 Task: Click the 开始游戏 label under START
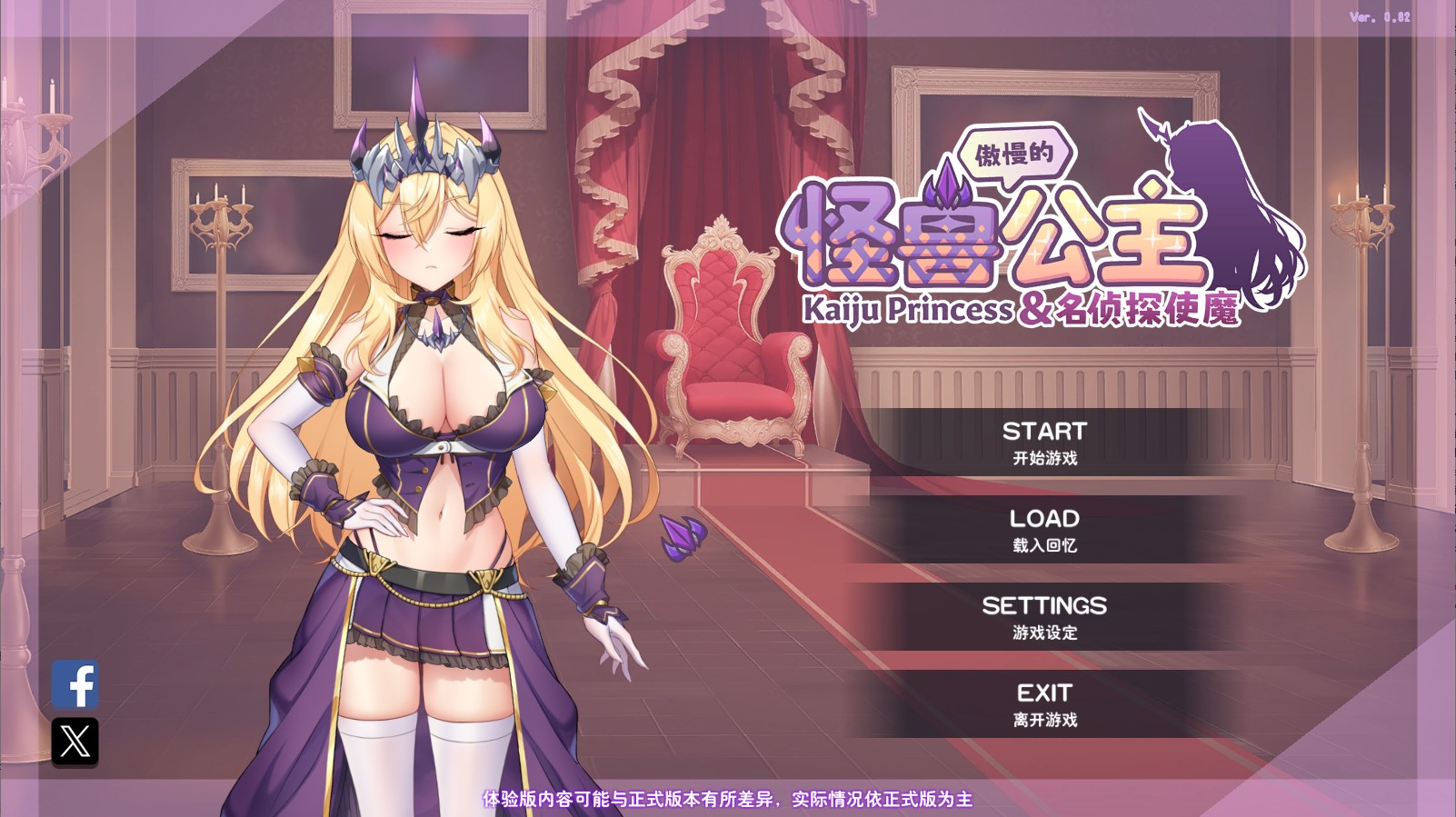click(1045, 458)
